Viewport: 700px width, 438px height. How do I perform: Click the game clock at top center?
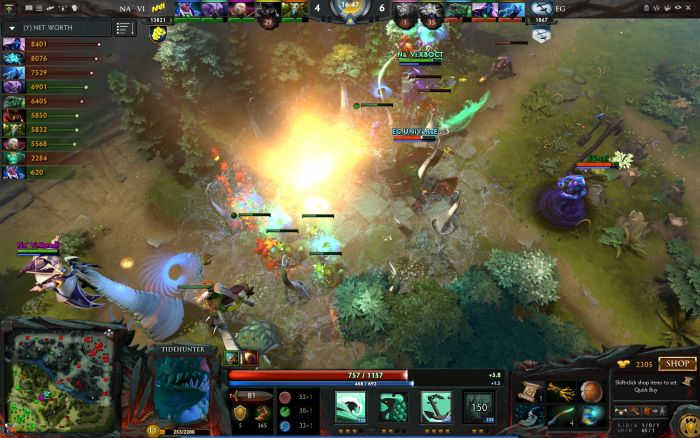(x=349, y=6)
